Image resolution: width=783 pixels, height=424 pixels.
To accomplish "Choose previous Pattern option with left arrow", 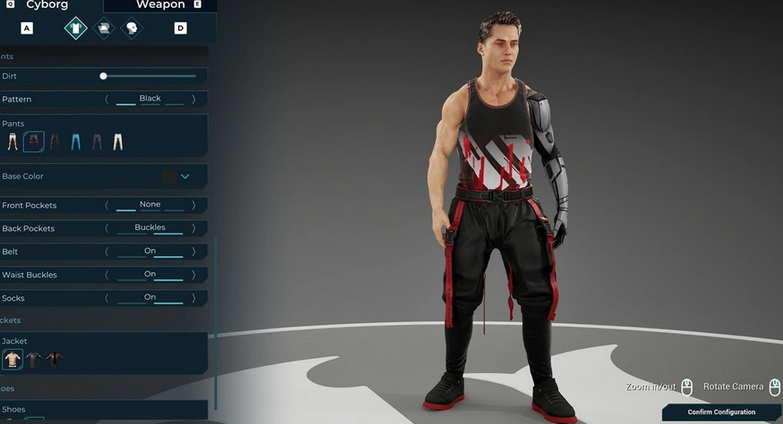I will (x=107, y=99).
